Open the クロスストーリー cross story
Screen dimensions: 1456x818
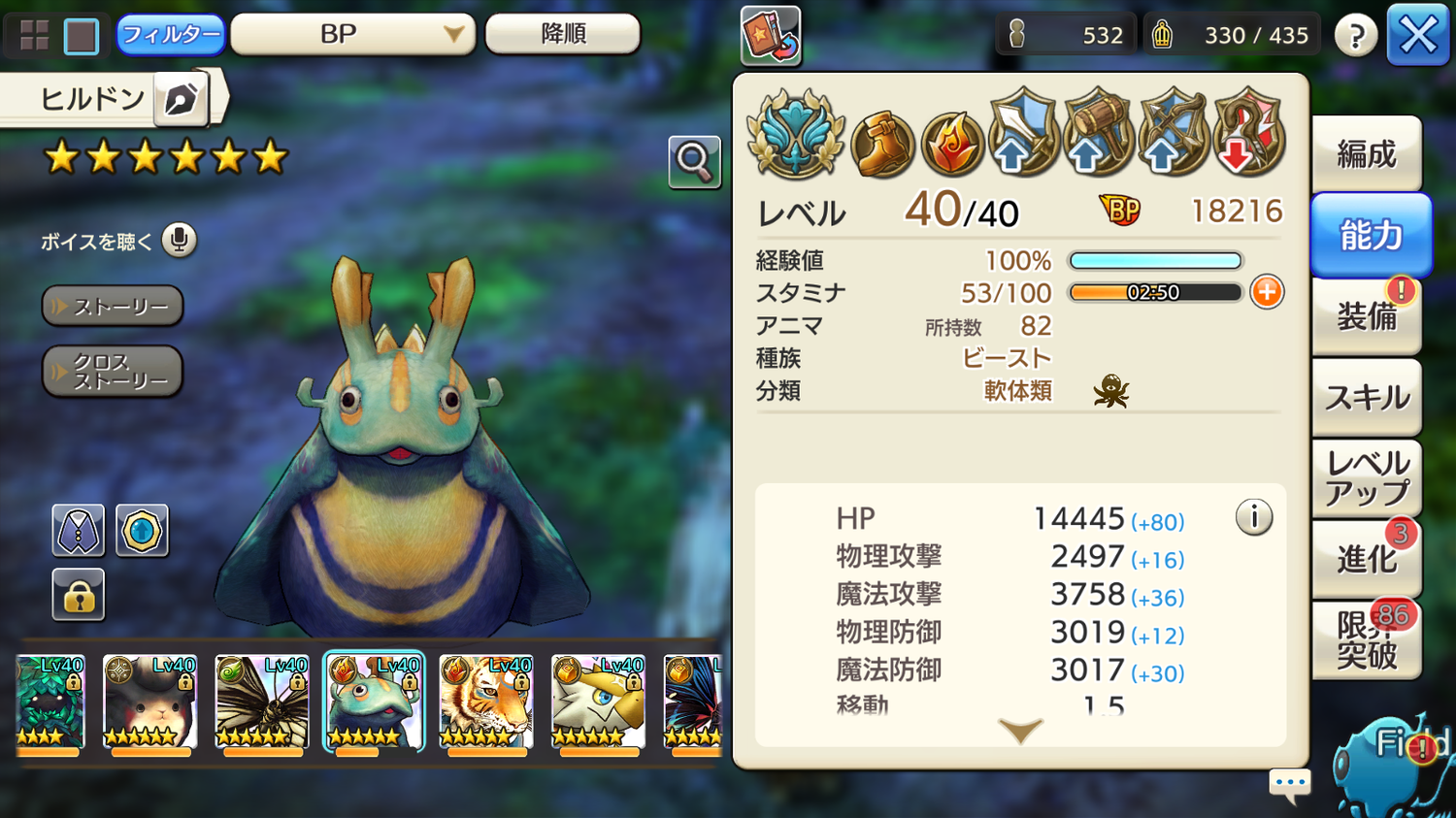(x=113, y=372)
